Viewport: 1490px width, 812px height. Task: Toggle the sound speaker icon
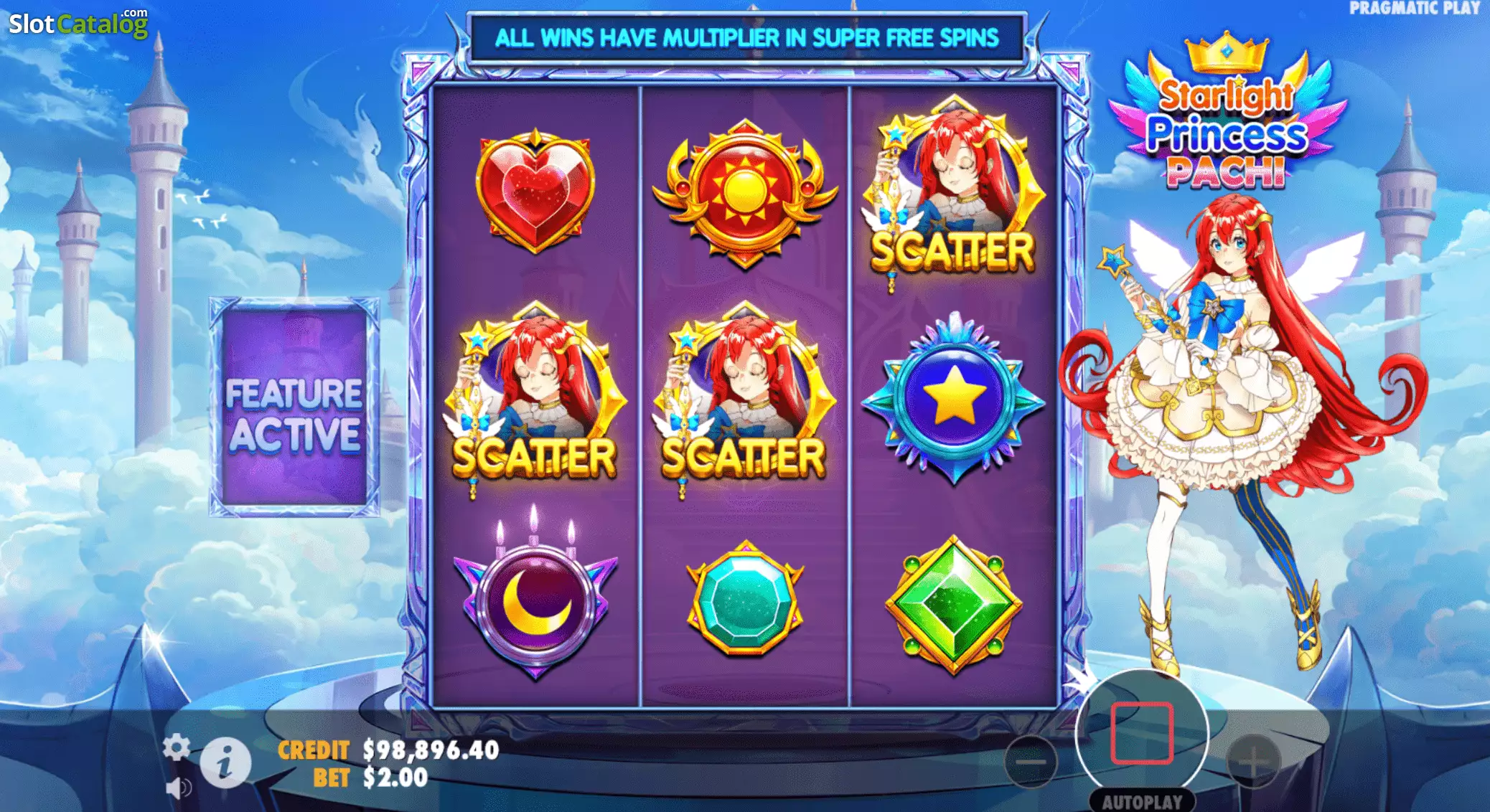(x=177, y=788)
